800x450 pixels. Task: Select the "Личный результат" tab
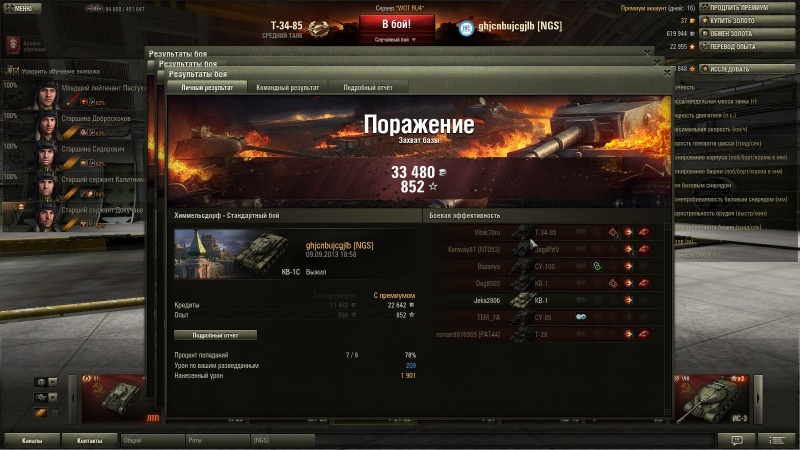pos(206,88)
